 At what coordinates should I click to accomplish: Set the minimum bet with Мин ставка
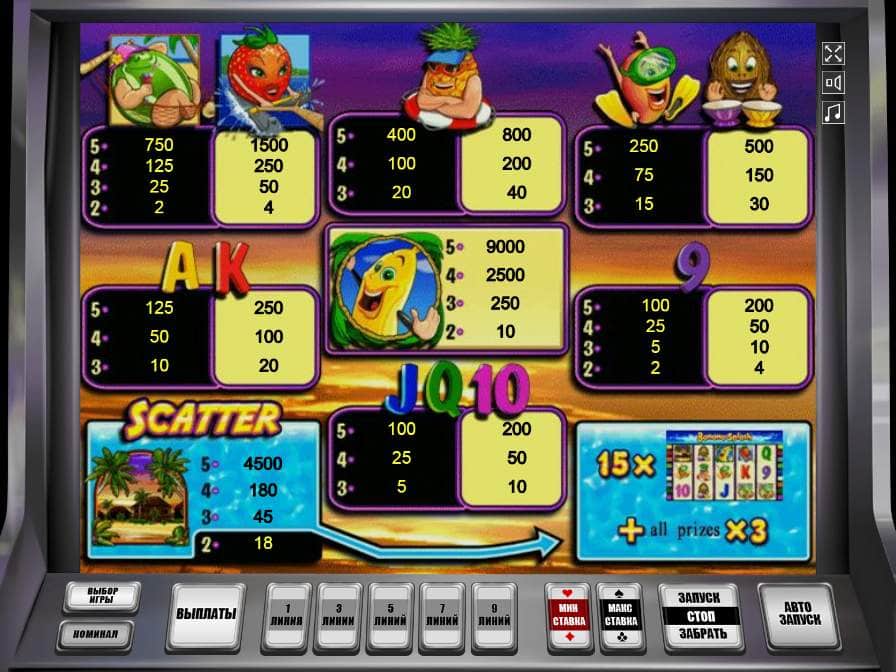tap(567, 613)
